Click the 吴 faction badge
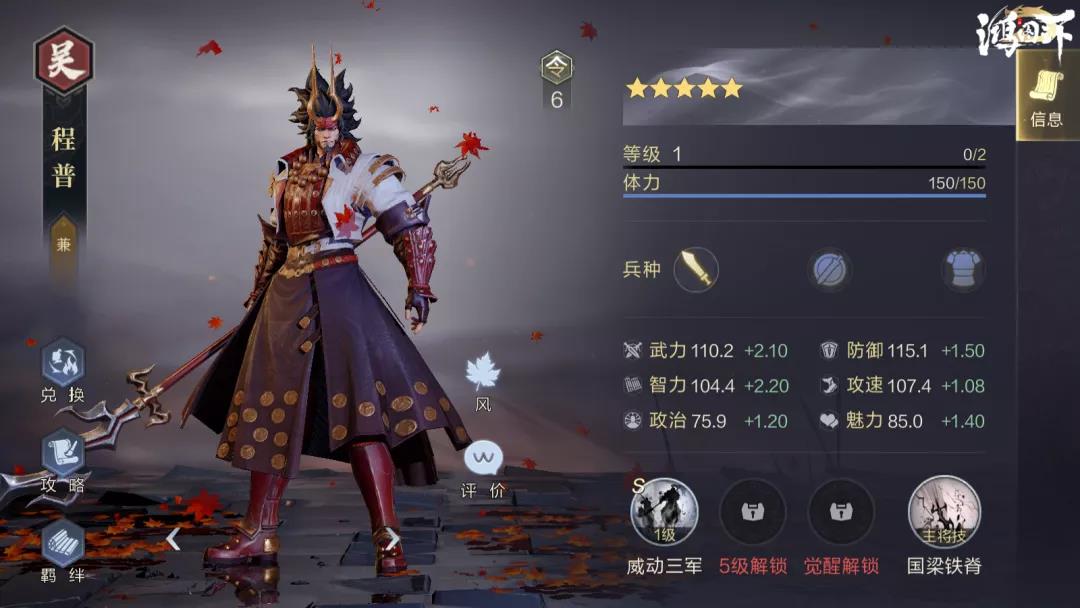Screen dimensions: 1080x608 click(64, 60)
